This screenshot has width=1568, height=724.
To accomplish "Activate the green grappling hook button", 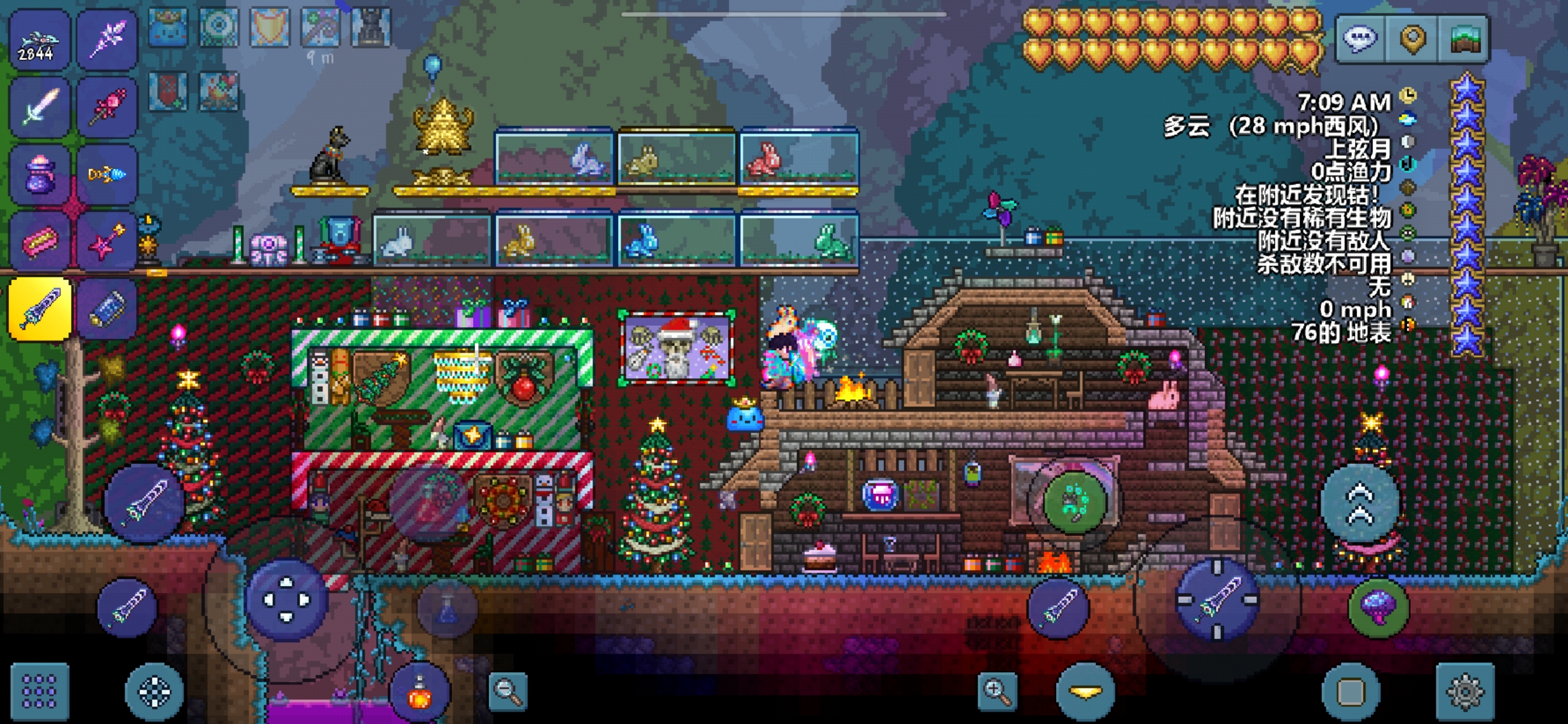I will (1075, 503).
